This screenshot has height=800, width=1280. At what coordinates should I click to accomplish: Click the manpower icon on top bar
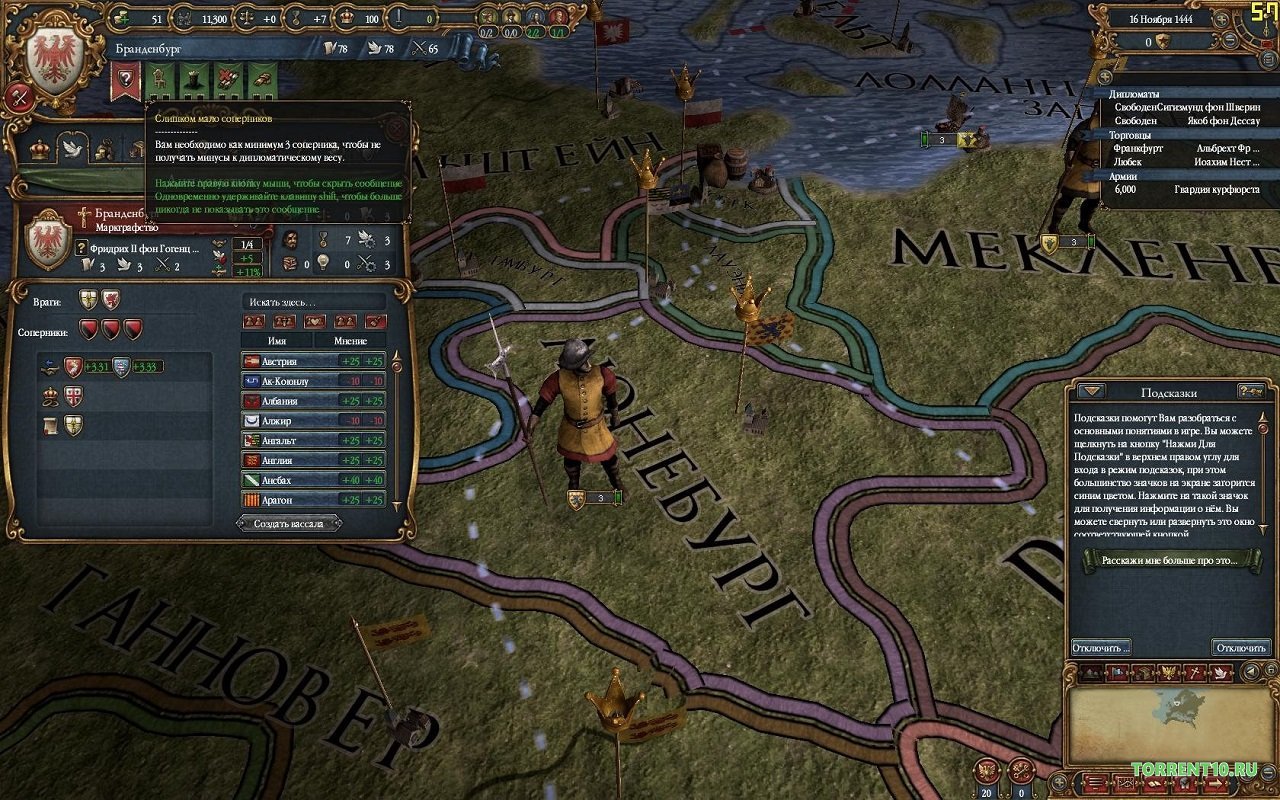(182, 18)
